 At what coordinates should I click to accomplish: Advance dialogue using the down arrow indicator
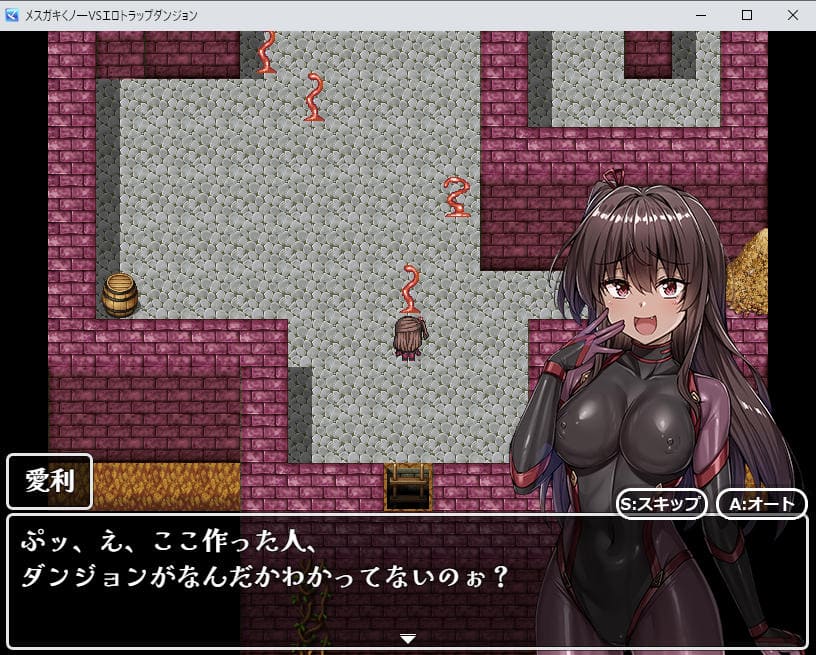407,638
